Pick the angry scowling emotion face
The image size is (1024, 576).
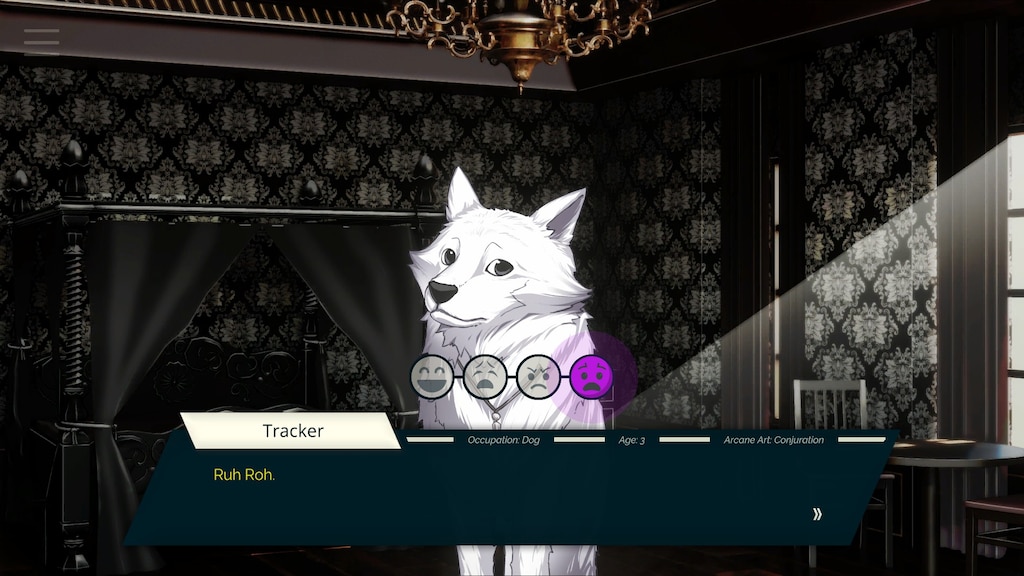(x=537, y=377)
